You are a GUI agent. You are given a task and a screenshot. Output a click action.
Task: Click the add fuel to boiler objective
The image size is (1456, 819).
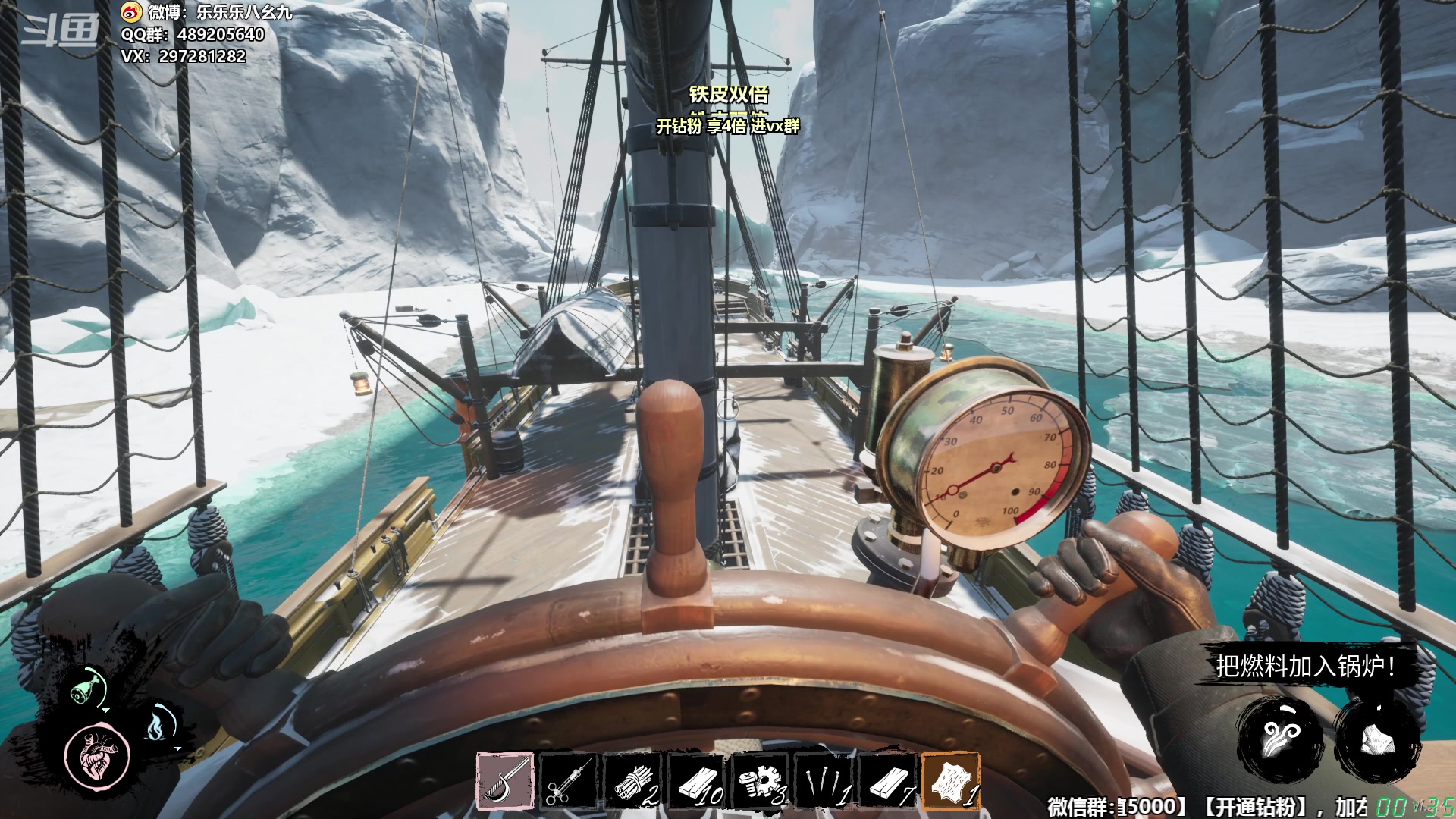[1305, 667]
